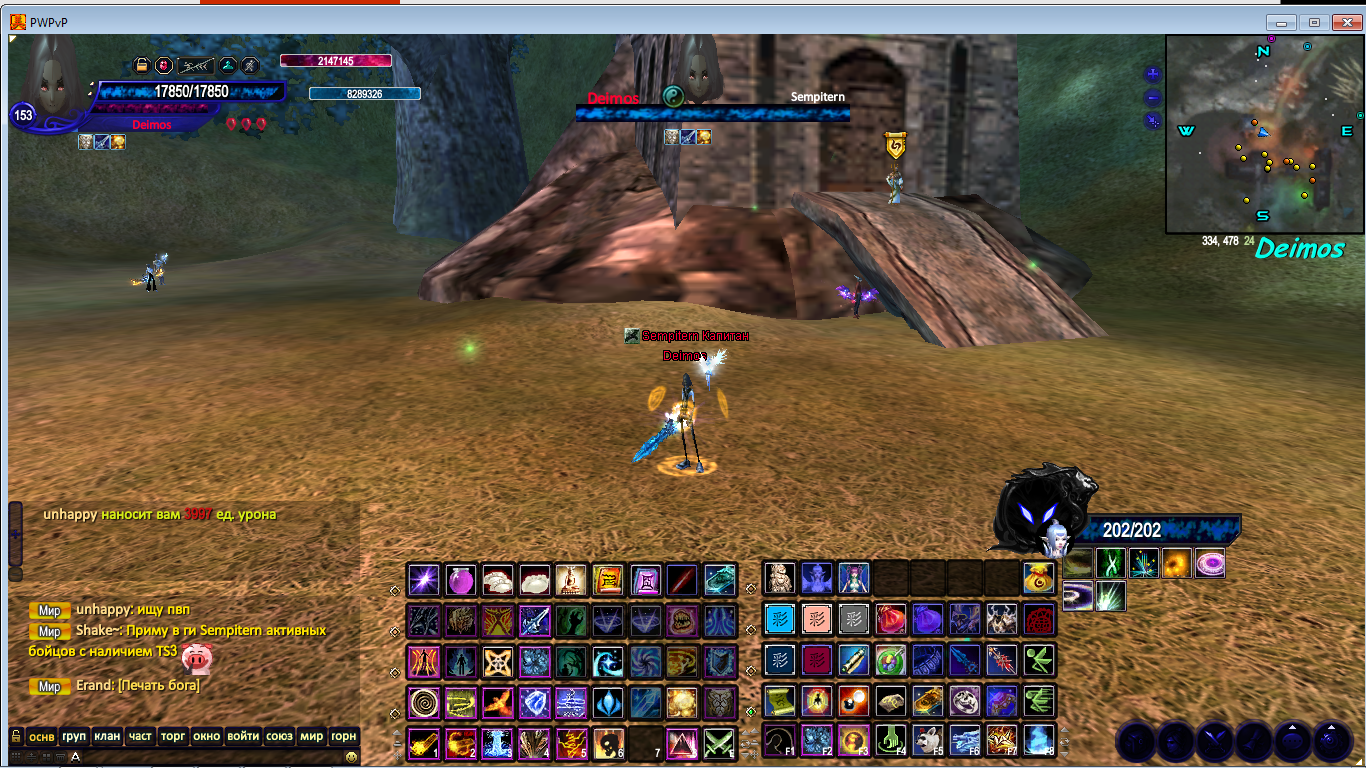Switch to the 'груп' chat tab

[74, 736]
